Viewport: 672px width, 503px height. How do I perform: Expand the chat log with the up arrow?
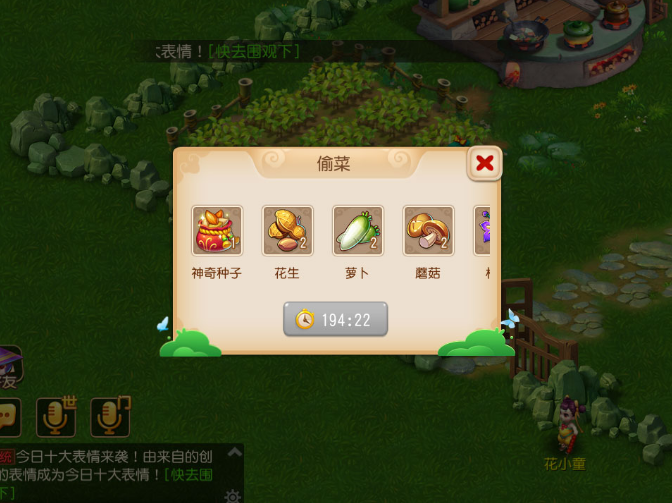coord(233,453)
